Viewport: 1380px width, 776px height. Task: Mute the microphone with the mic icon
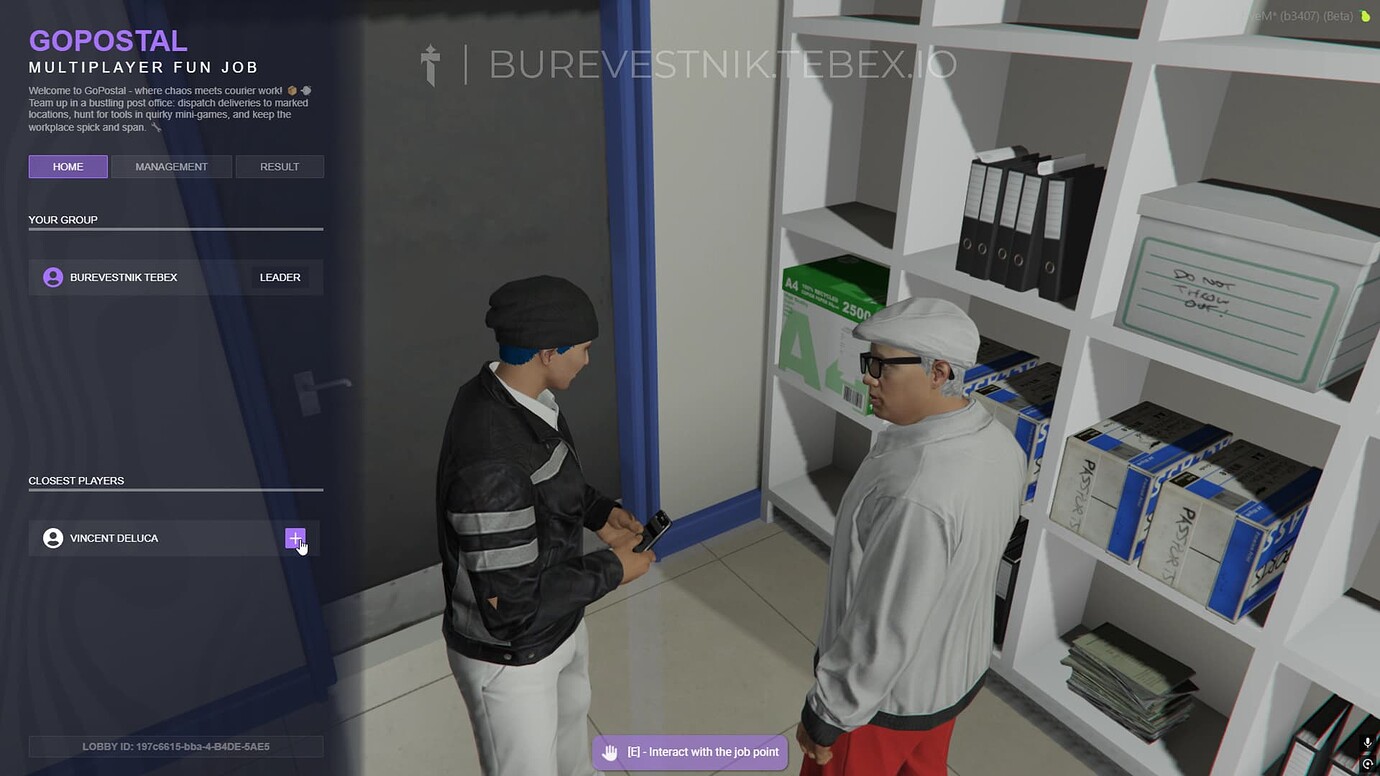coord(1367,743)
